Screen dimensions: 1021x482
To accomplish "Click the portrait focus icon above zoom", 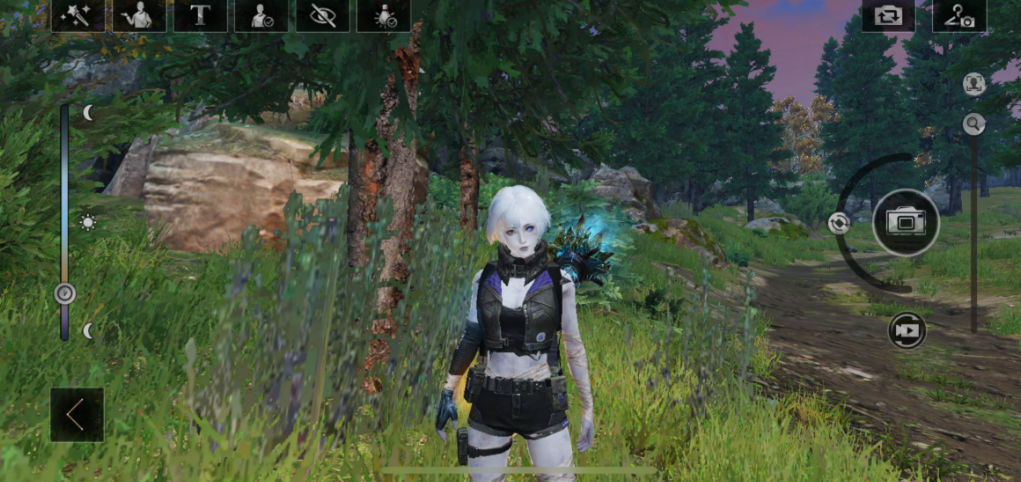I will tap(974, 84).
